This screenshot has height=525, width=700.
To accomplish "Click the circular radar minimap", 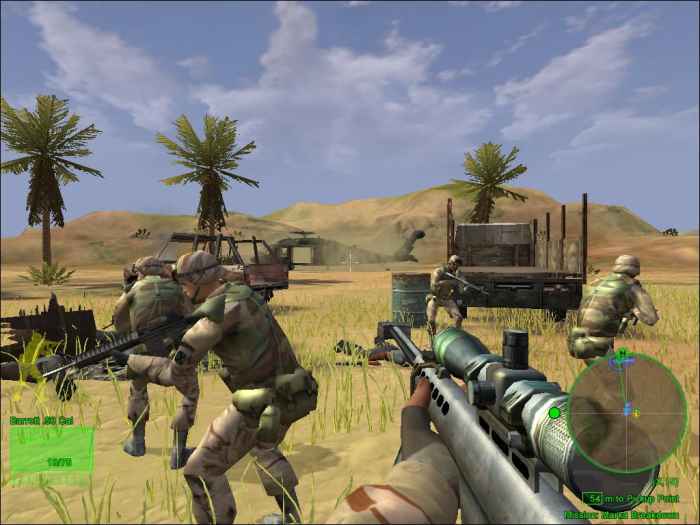I will tap(628, 413).
